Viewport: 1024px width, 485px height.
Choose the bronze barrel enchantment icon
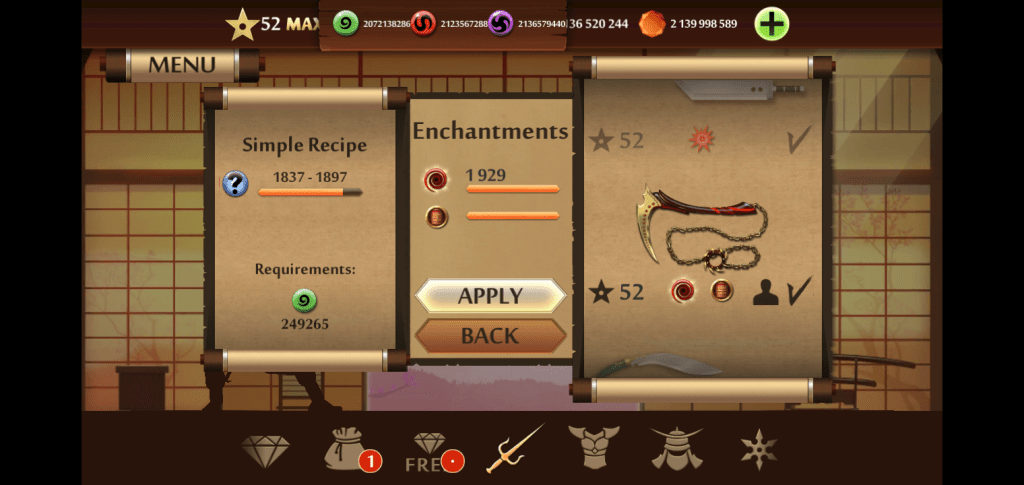(435, 217)
